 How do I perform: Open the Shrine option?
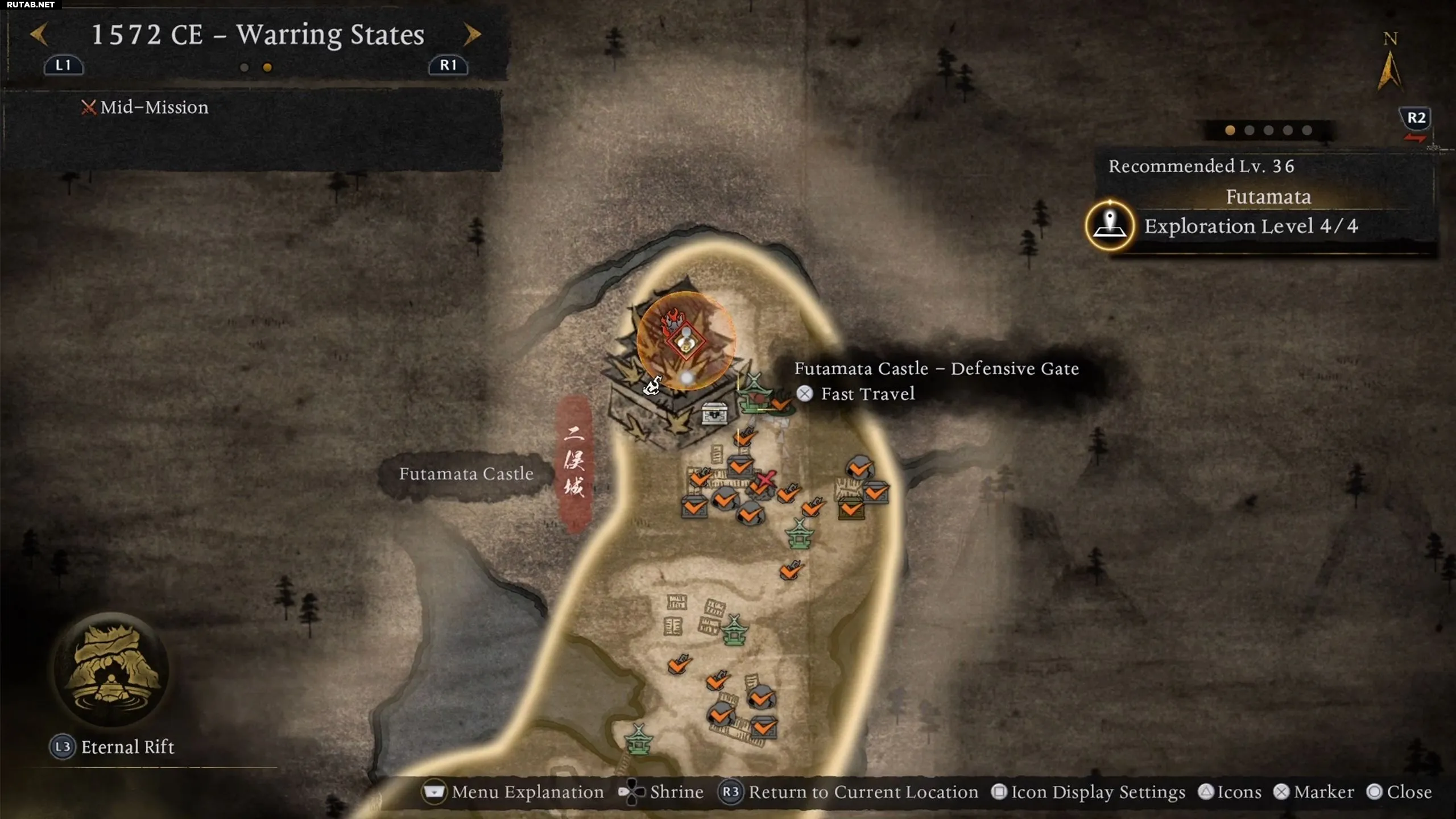point(661,792)
